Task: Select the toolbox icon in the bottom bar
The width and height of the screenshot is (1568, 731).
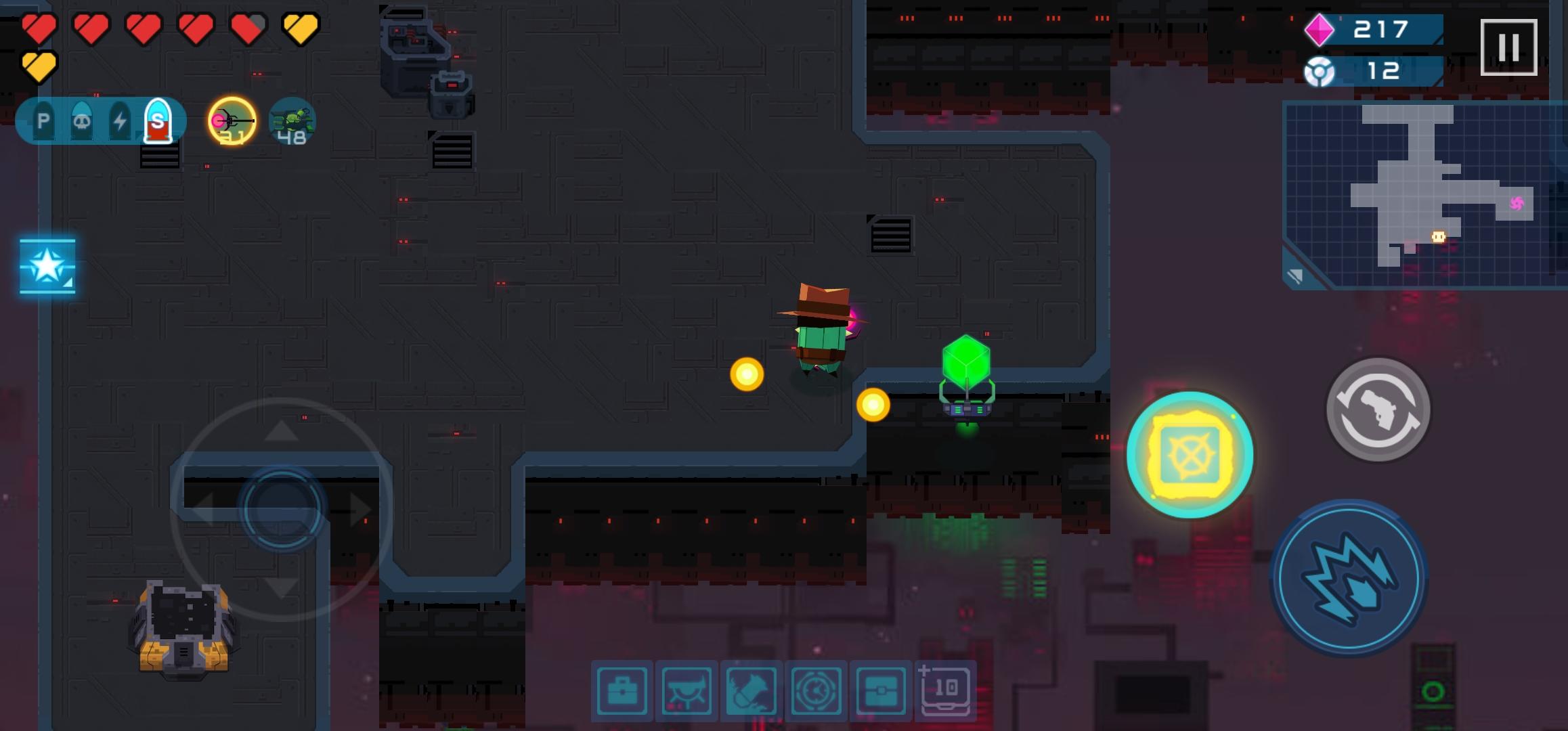Action: [623, 688]
